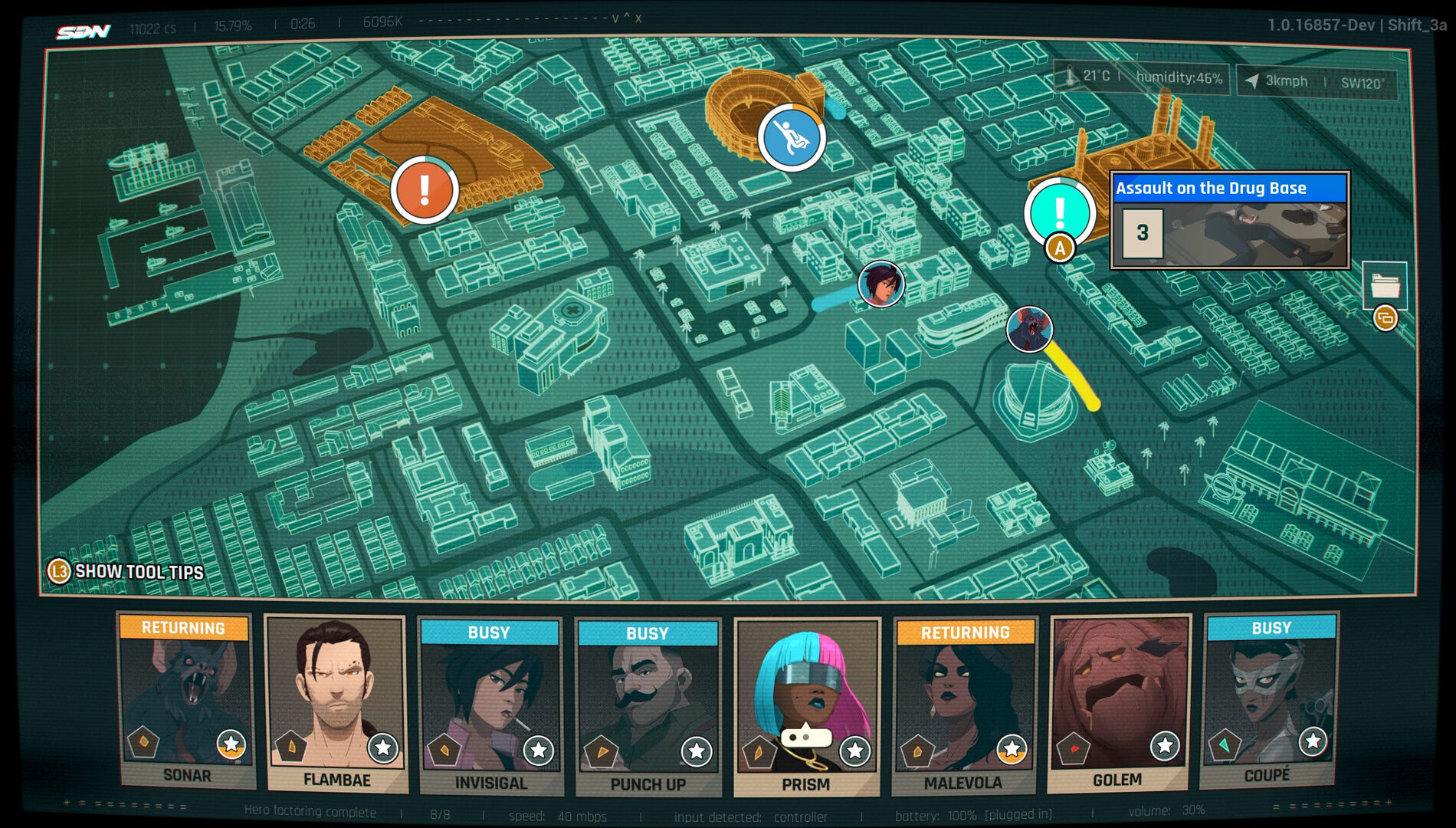Pick the Golem hero card

1118,701
